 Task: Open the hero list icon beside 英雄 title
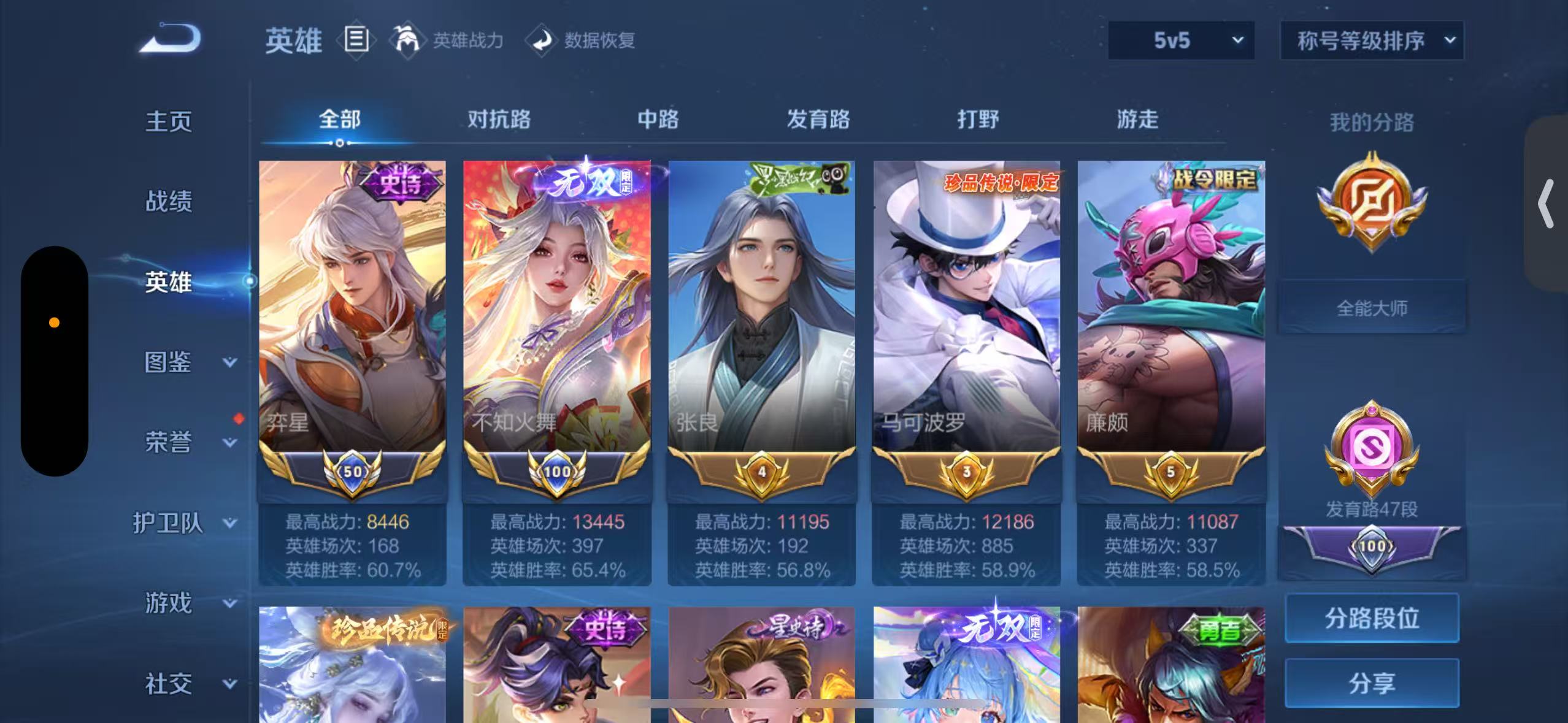(356, 40)
